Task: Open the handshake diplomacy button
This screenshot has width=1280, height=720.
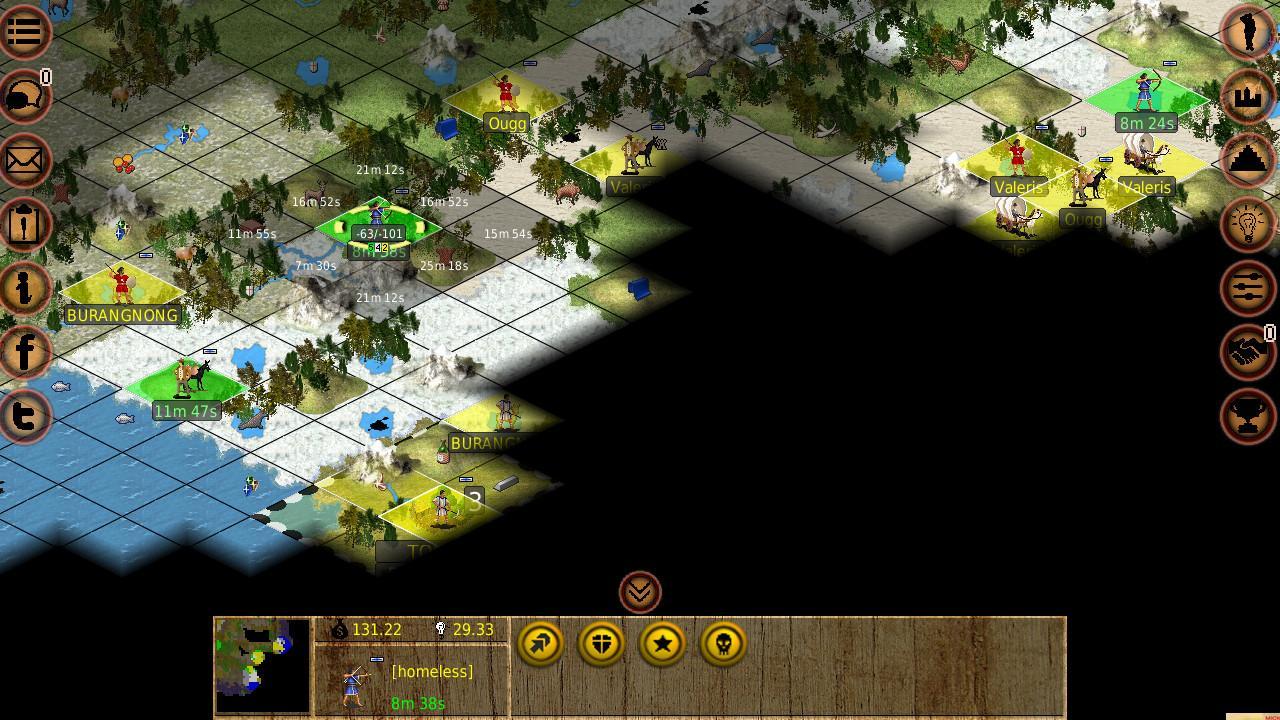Action: click(x=1248, y=352)
